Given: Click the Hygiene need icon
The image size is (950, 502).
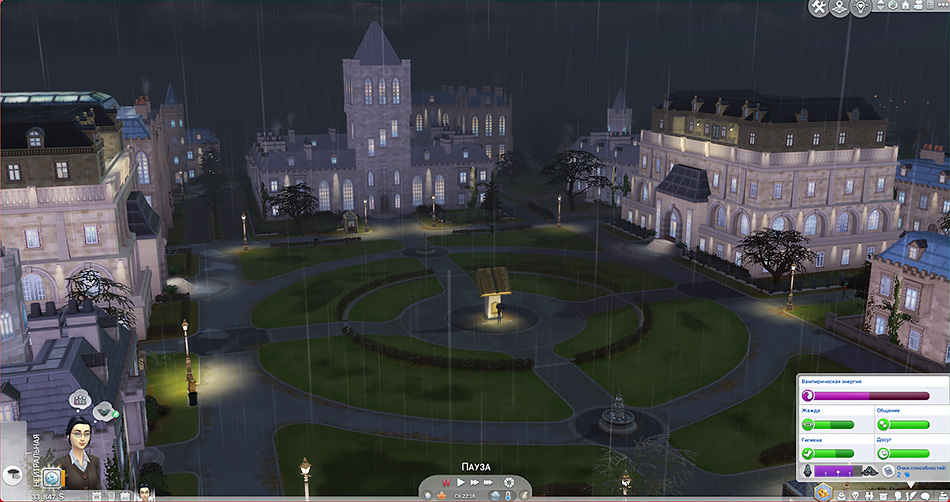Looking at the screenshot, I should tap(808, 452).
